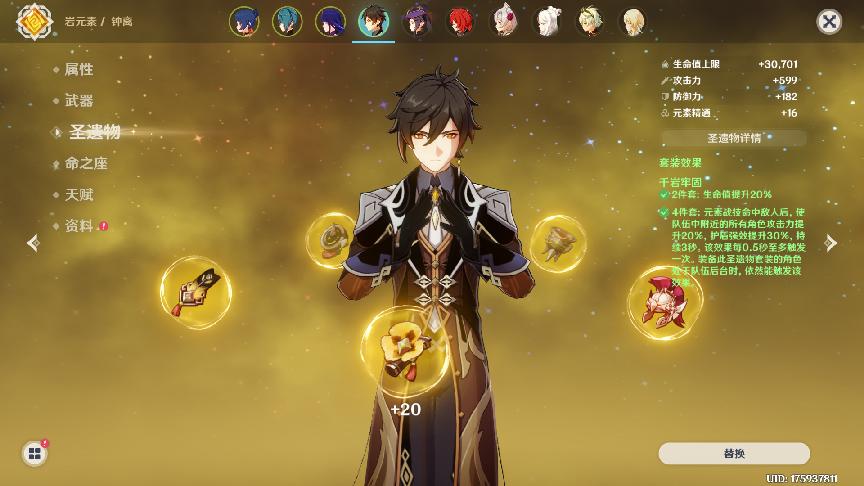Choose the white-haired red-horned character portrait
The image size is (864, 486).
coord(504,21)
